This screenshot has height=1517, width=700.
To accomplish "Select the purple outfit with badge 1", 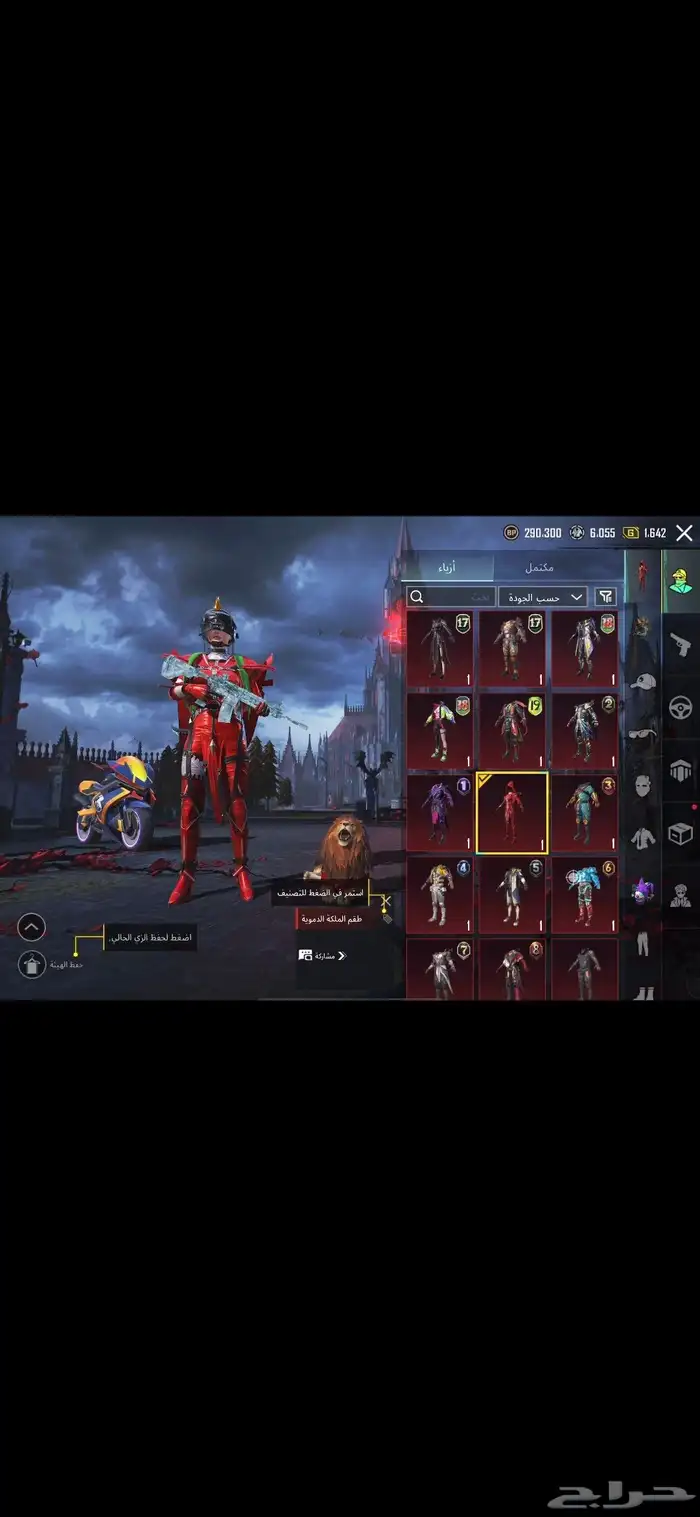I will 440,814.
